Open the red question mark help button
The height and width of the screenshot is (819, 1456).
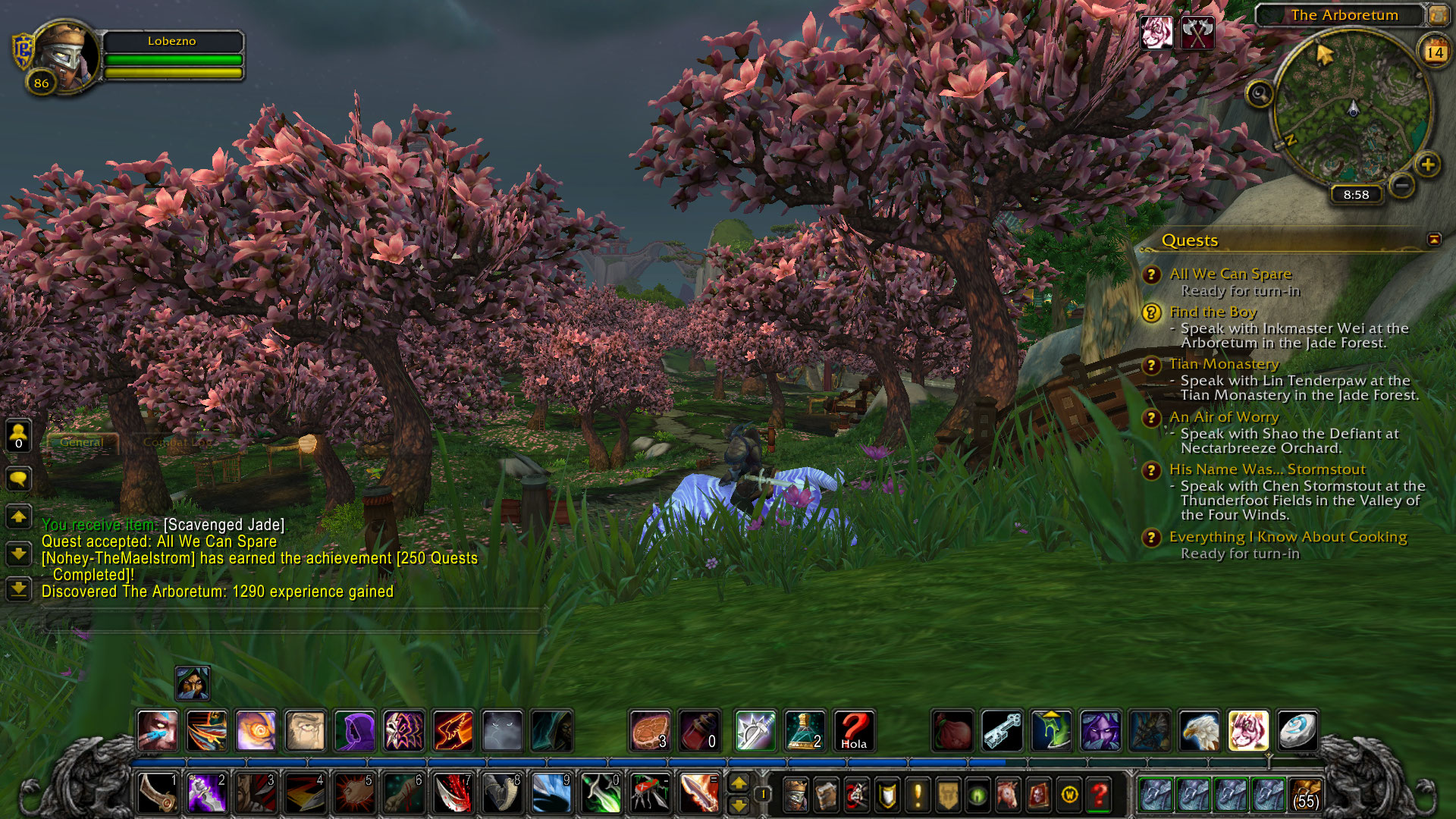click(1100, 795)
